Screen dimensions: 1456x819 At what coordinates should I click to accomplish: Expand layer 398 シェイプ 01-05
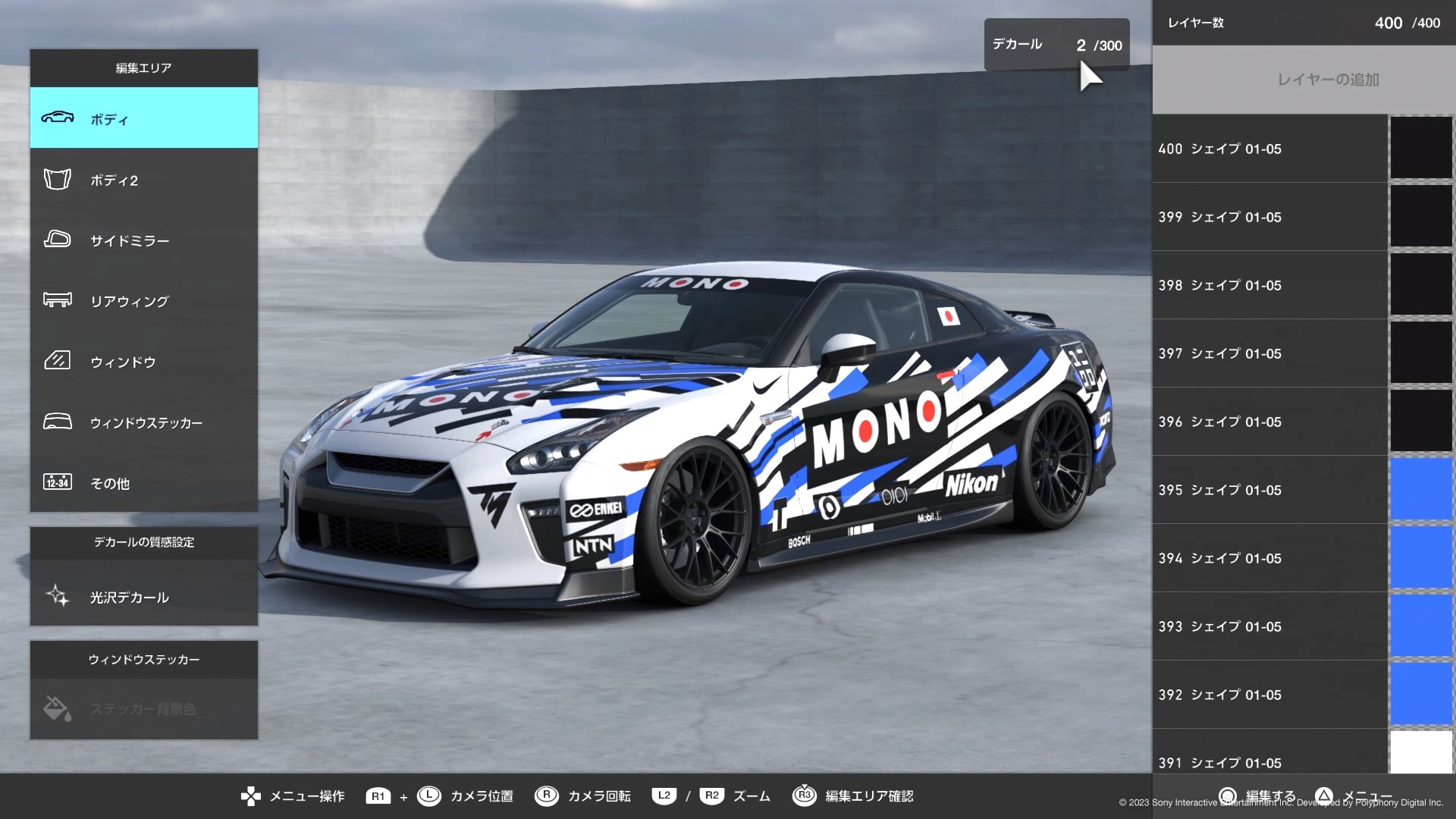[1268, 285]
